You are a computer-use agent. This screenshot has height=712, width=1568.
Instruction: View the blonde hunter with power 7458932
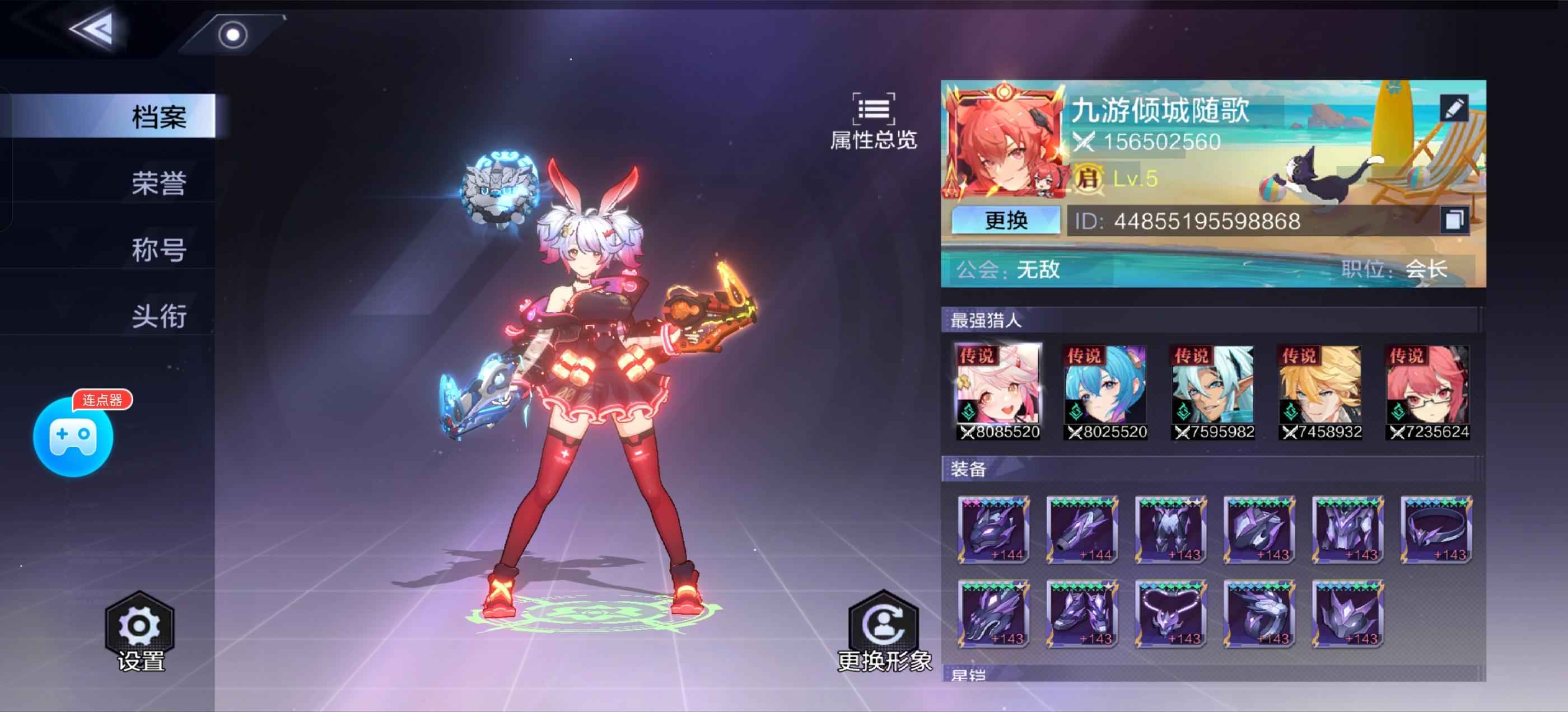click(x=1320, y=391)
